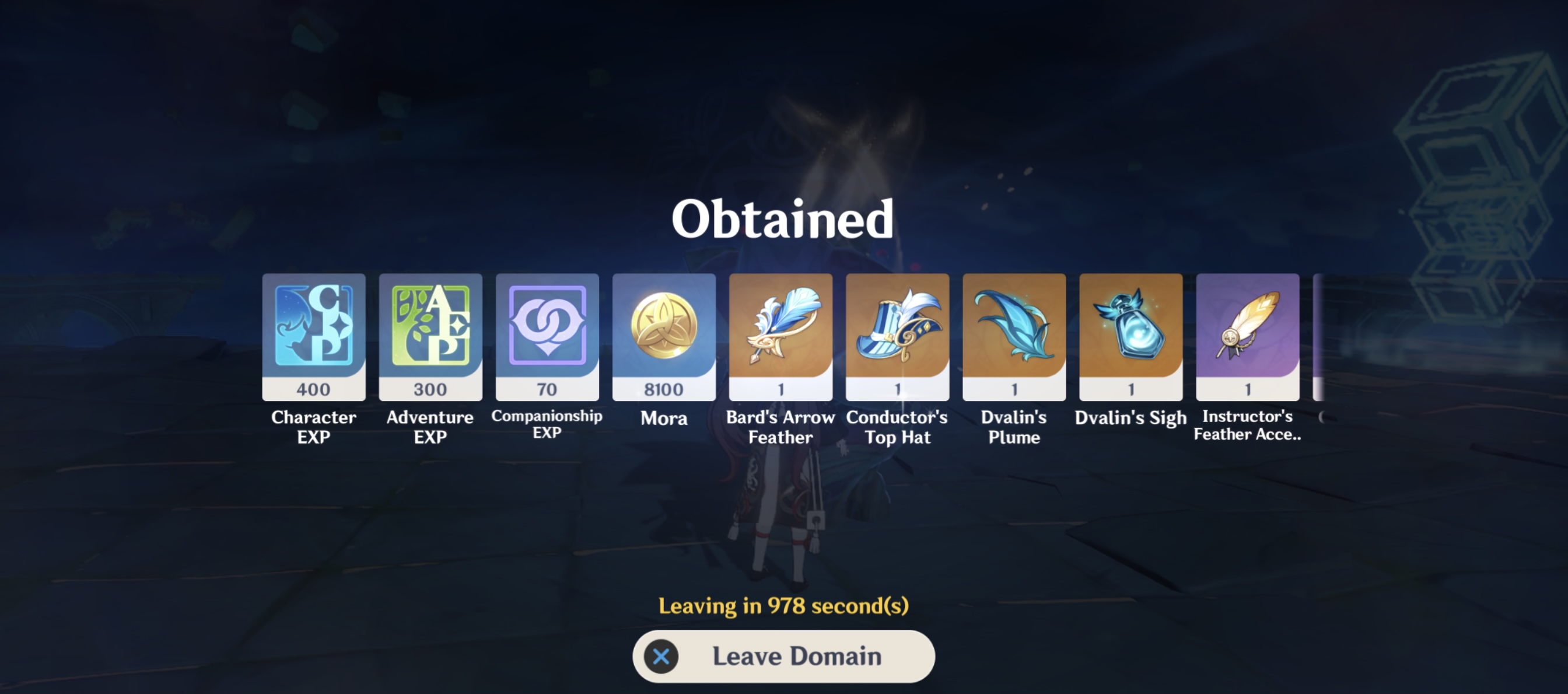Select the Conductor's Top Hat artifact
This screenshot has width=1568, height=694.
[897, 336]
